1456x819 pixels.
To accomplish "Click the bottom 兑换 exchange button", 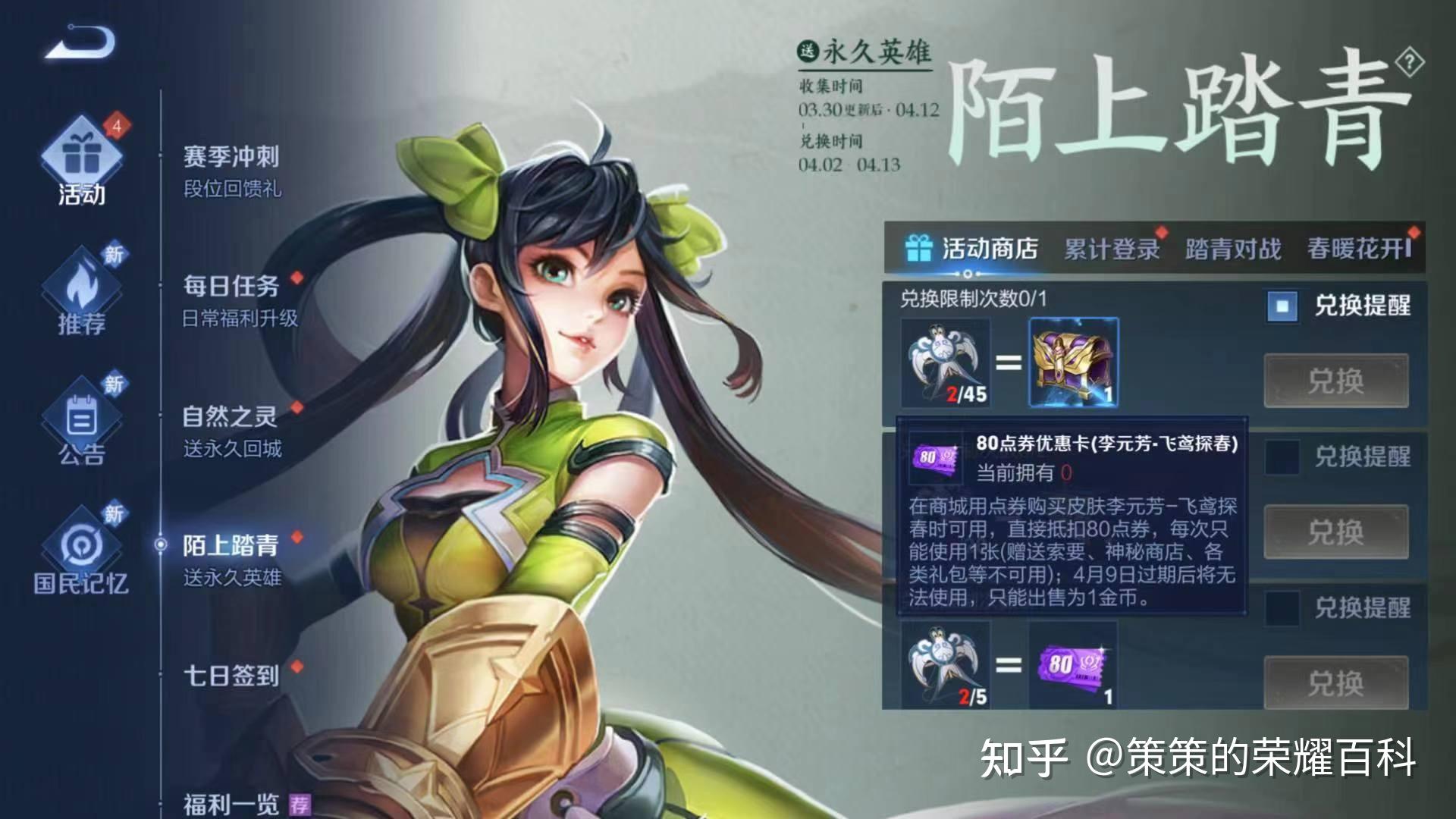I will (x=1336, y=682).
